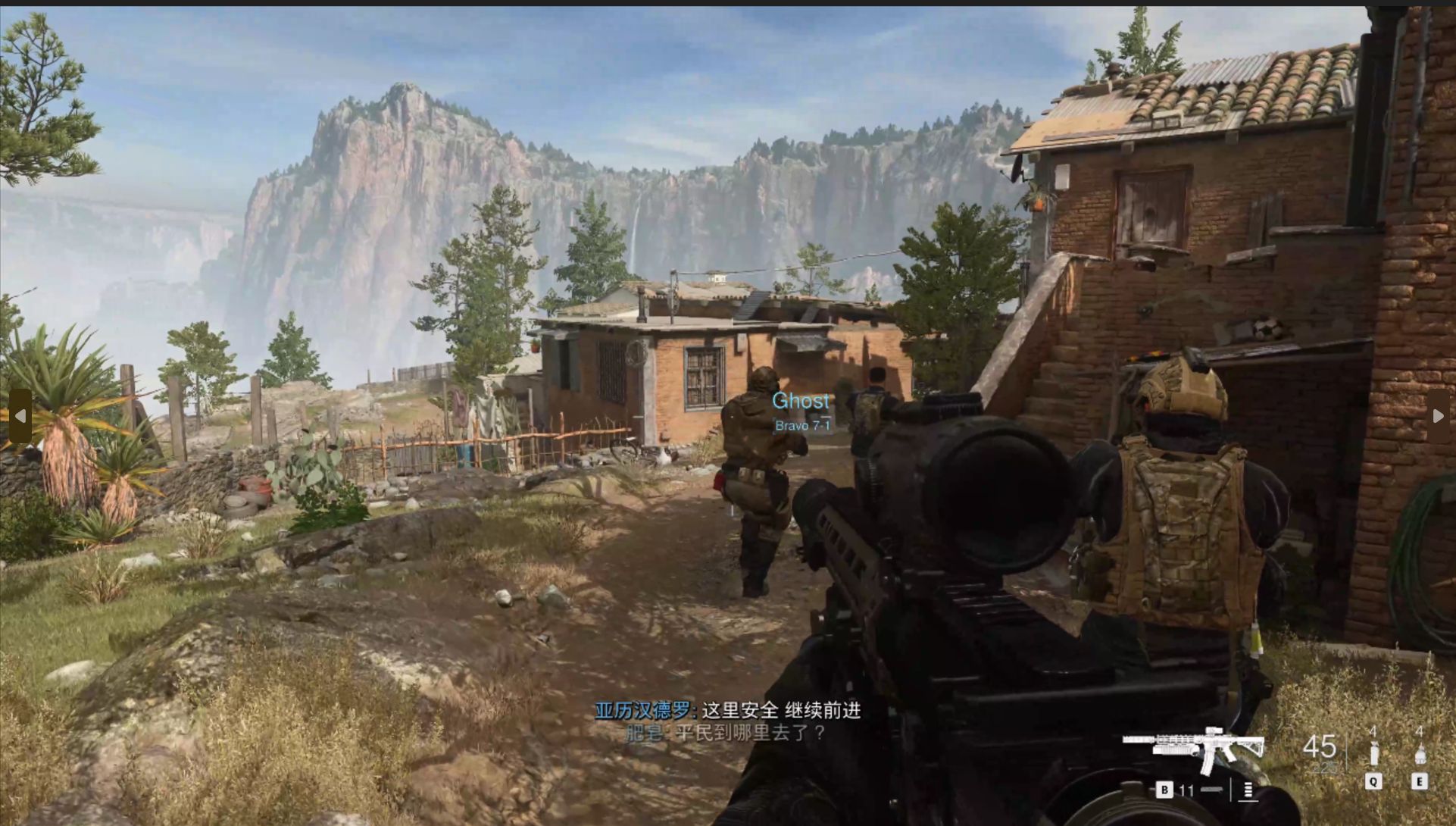Go to the next image with right arrow

1437,416
